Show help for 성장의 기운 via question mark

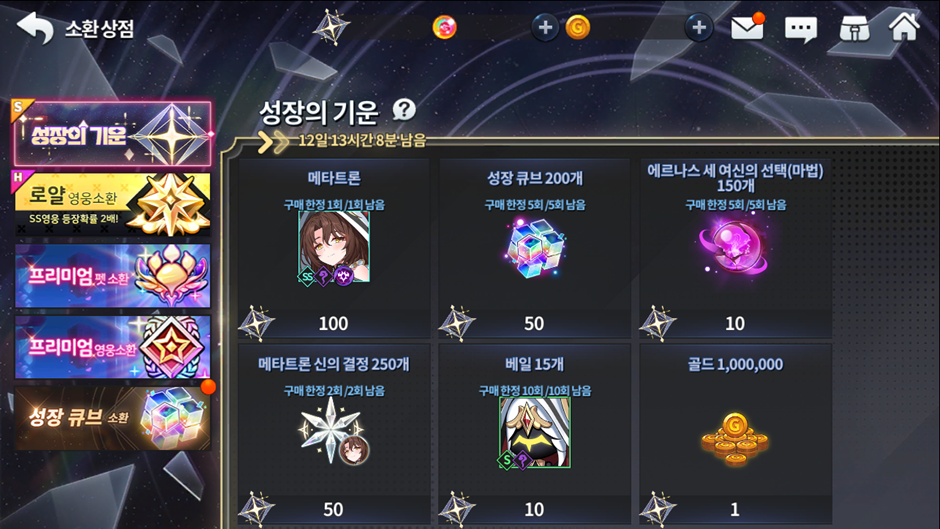(x=404, y=110)
